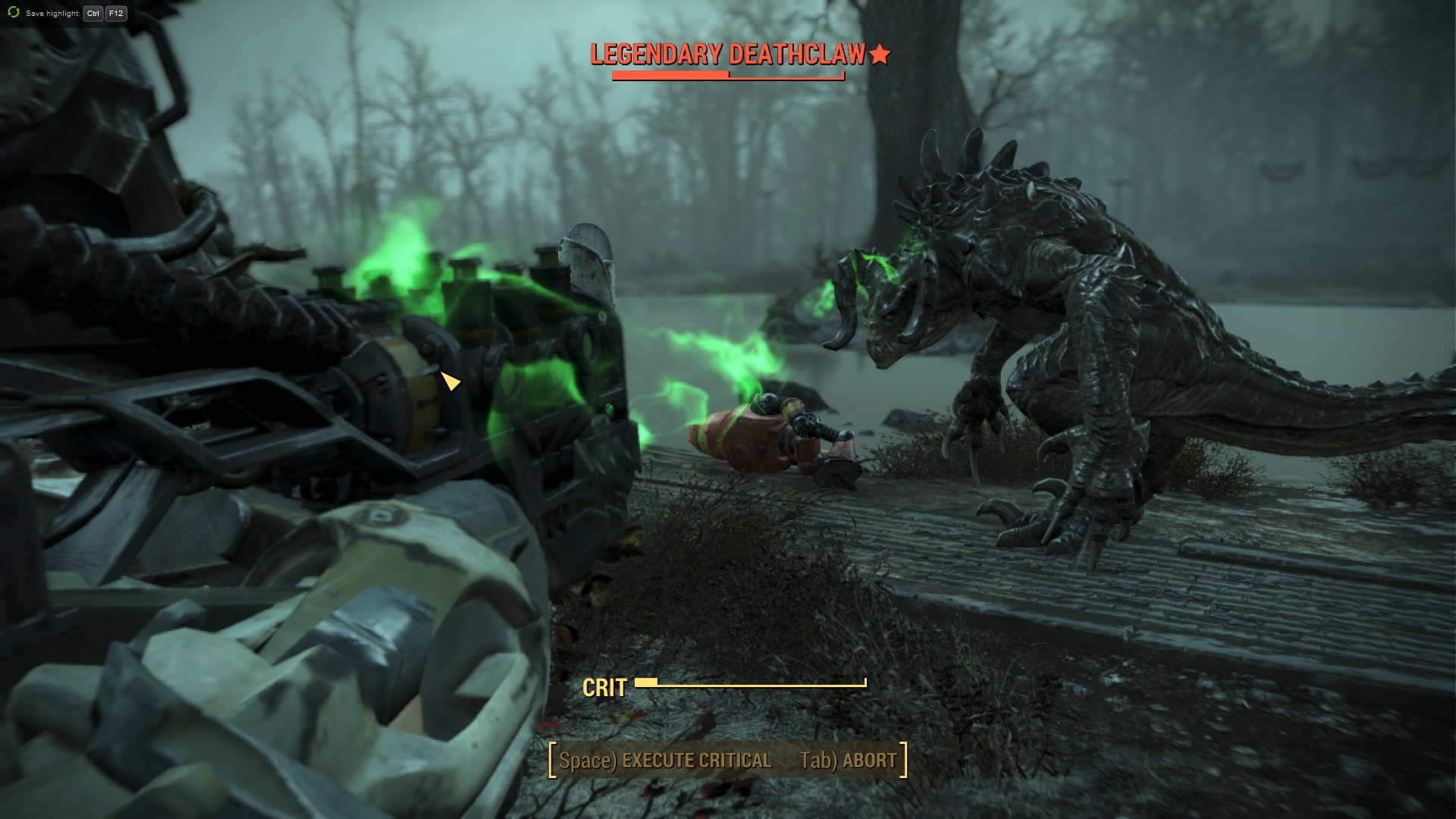The image size is (1456, 819).
Task: Choose the Abort option
Action: click(849, 761)
